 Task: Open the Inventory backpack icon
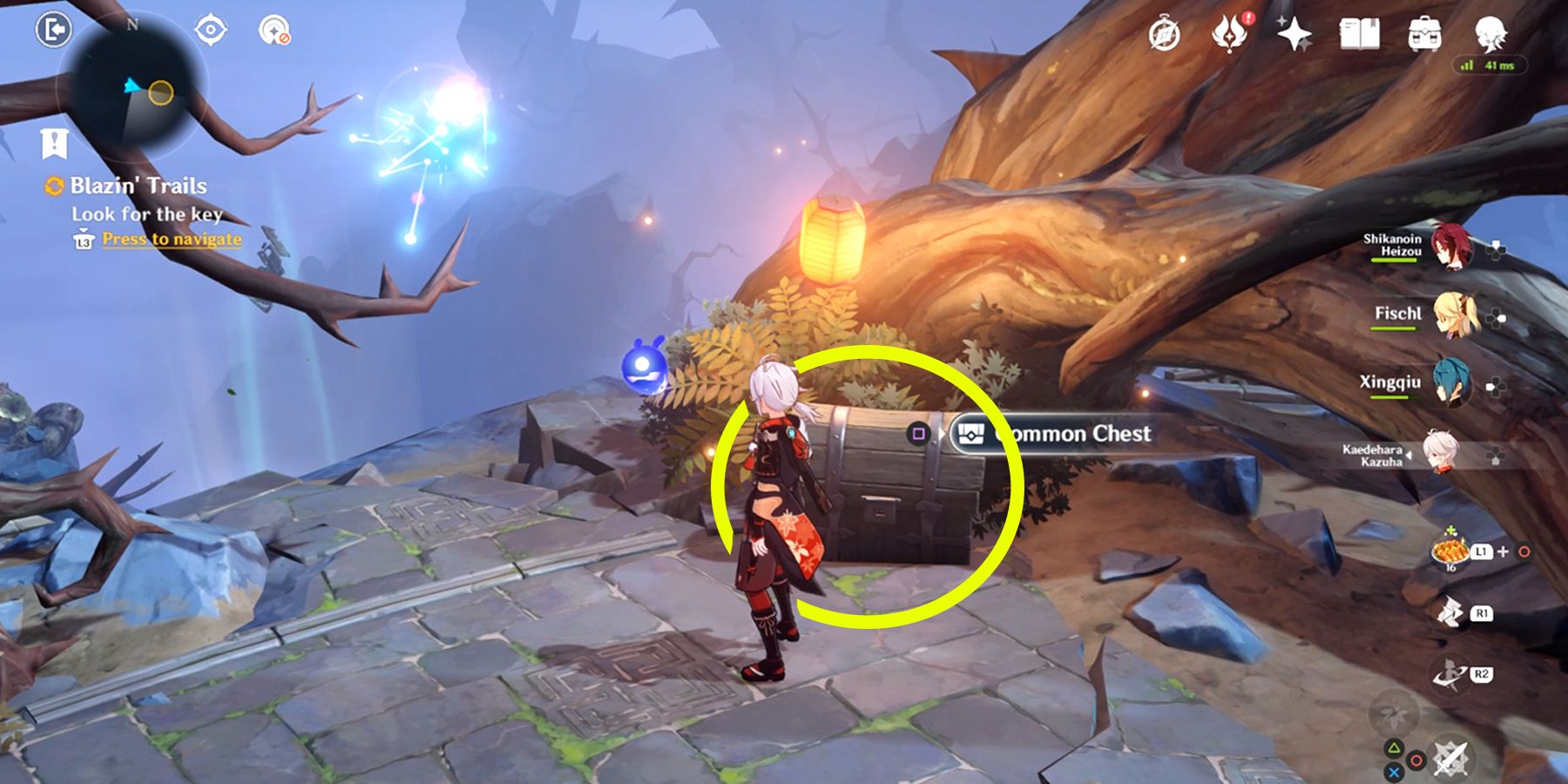pyautogui.click(x=1427, y=35)
